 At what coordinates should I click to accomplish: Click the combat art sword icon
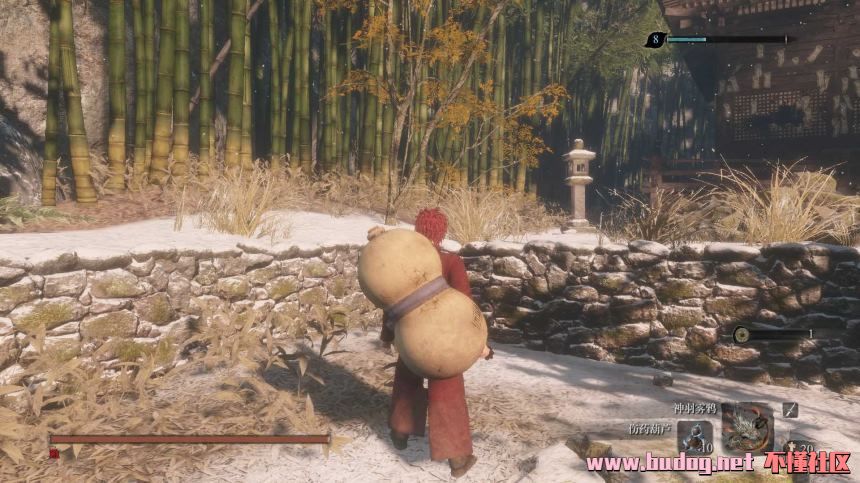pos(790,409)
